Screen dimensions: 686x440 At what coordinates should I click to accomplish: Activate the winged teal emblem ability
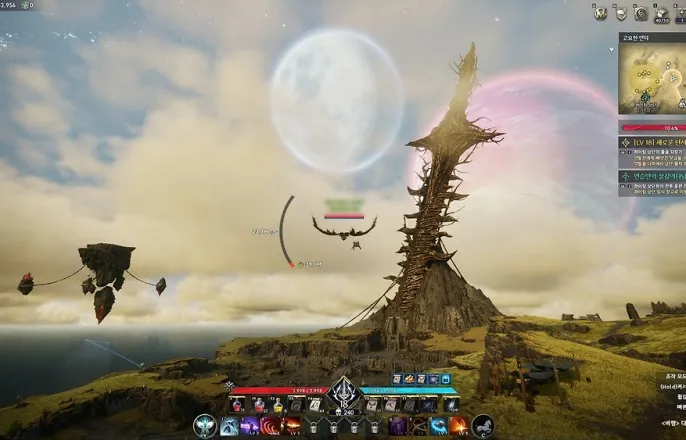point(204,426)
